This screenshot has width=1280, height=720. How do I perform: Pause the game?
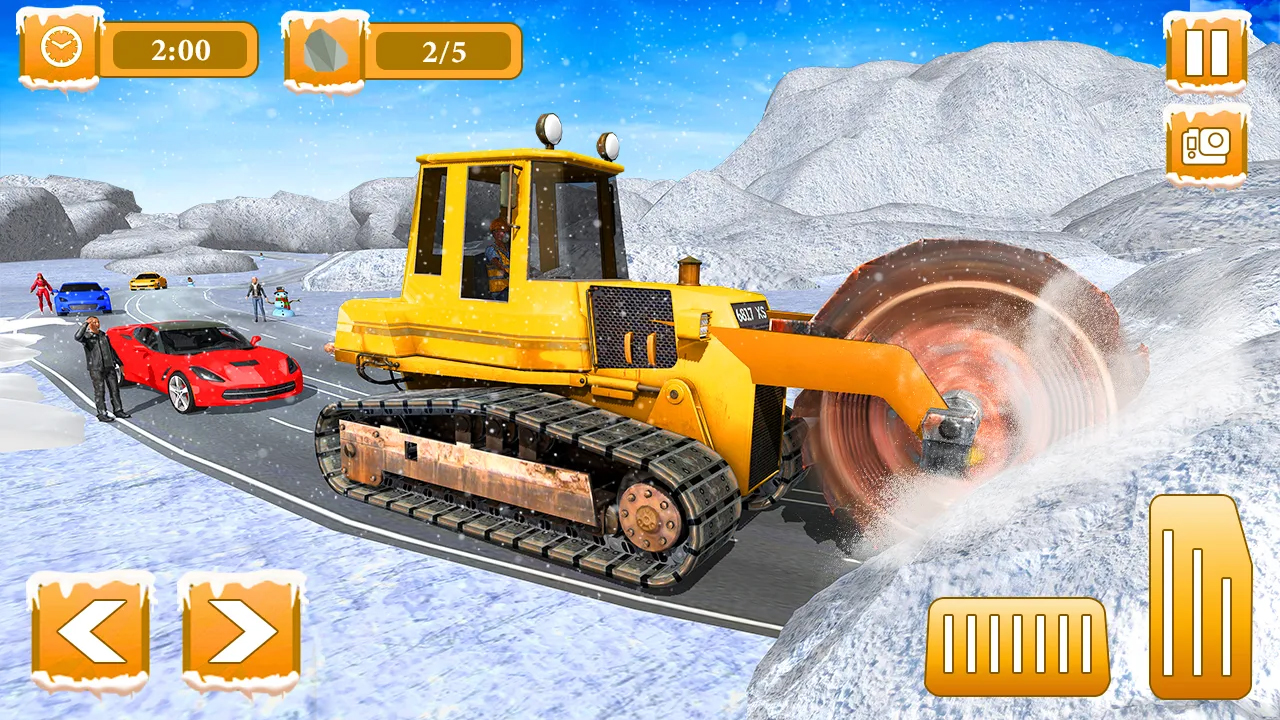point(1204,55)
